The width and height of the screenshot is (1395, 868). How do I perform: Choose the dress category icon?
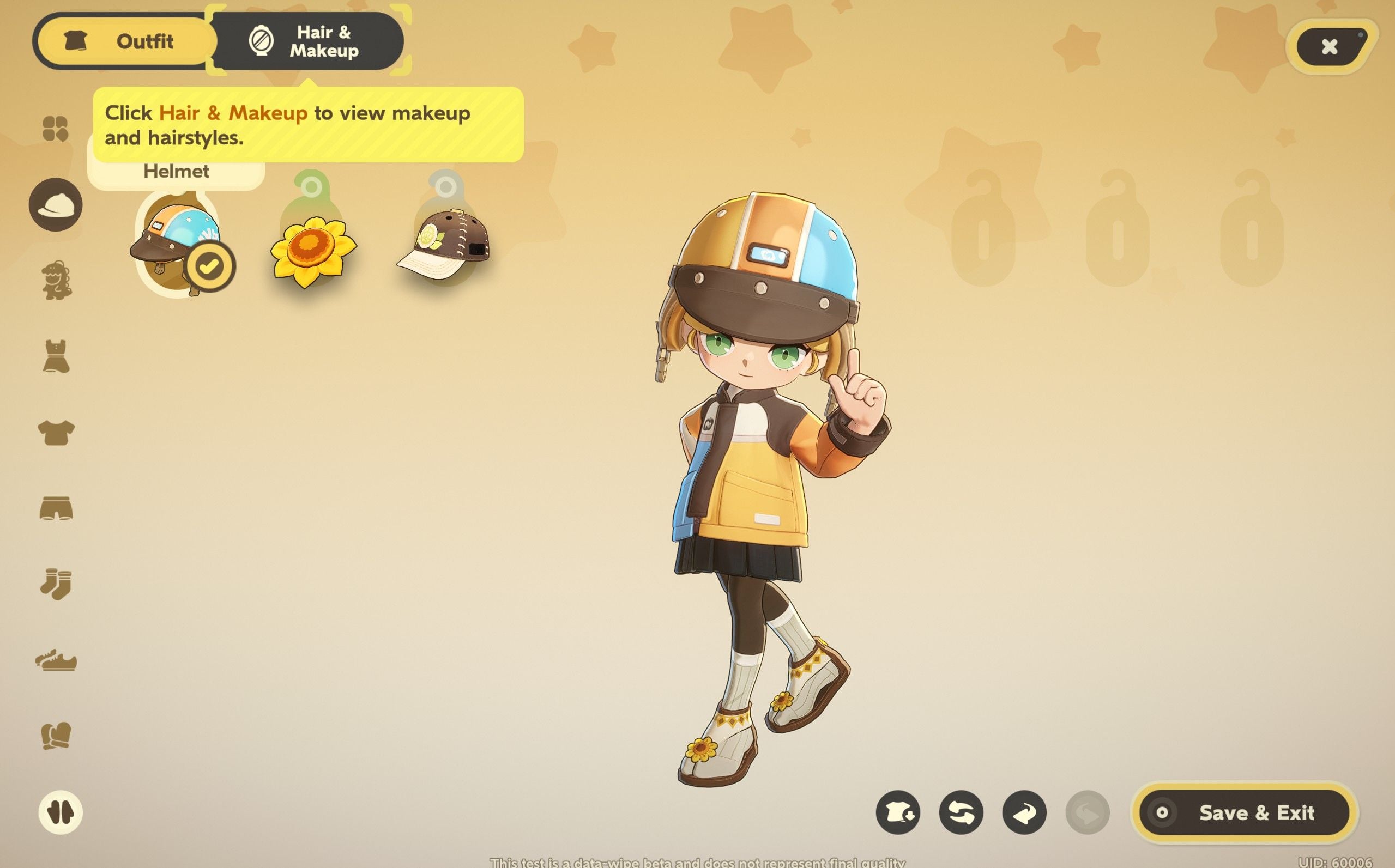[56, 356]
